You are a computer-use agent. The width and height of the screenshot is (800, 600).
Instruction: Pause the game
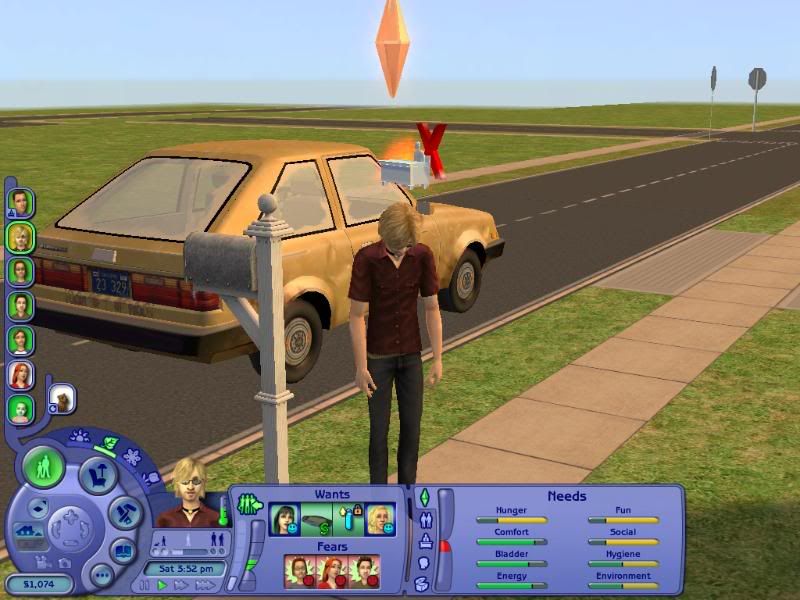pos(145,585)
